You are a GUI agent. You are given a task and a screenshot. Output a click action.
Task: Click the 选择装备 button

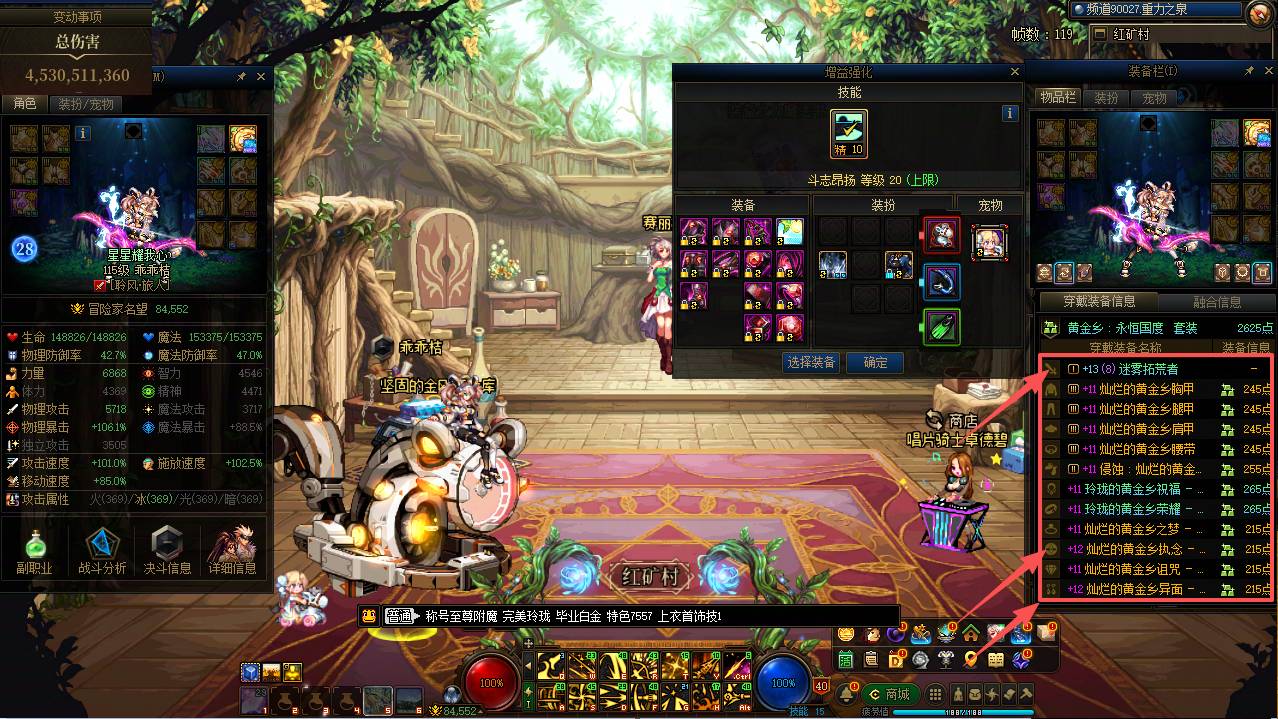811,363
